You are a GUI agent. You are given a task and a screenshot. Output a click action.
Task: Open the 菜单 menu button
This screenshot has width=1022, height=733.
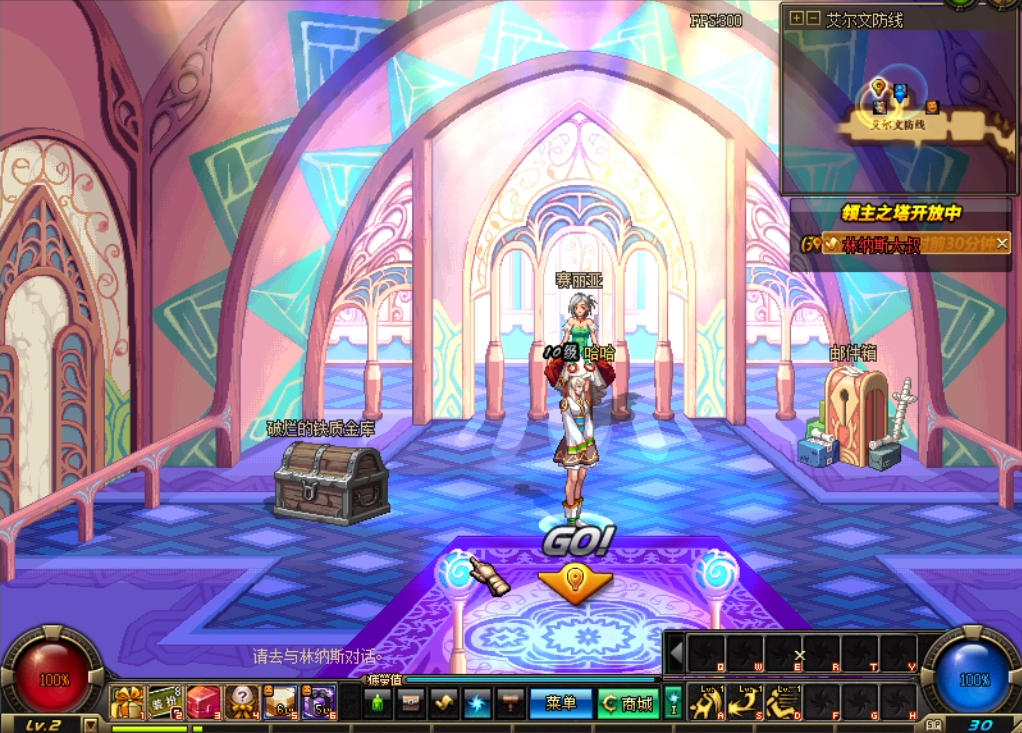pos(561,704)
